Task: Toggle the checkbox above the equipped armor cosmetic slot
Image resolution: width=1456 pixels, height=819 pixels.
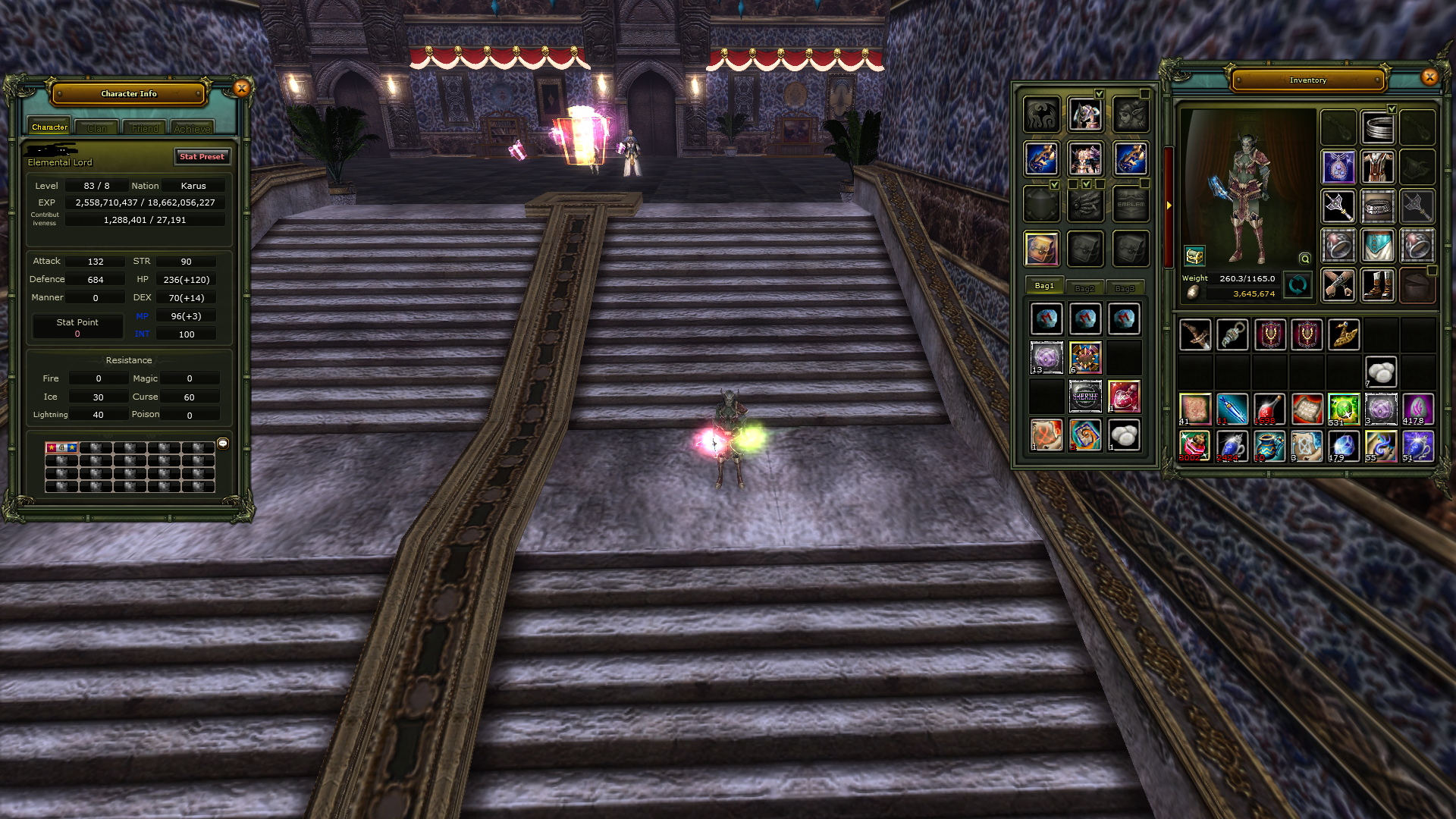Action: point(1100,93)
